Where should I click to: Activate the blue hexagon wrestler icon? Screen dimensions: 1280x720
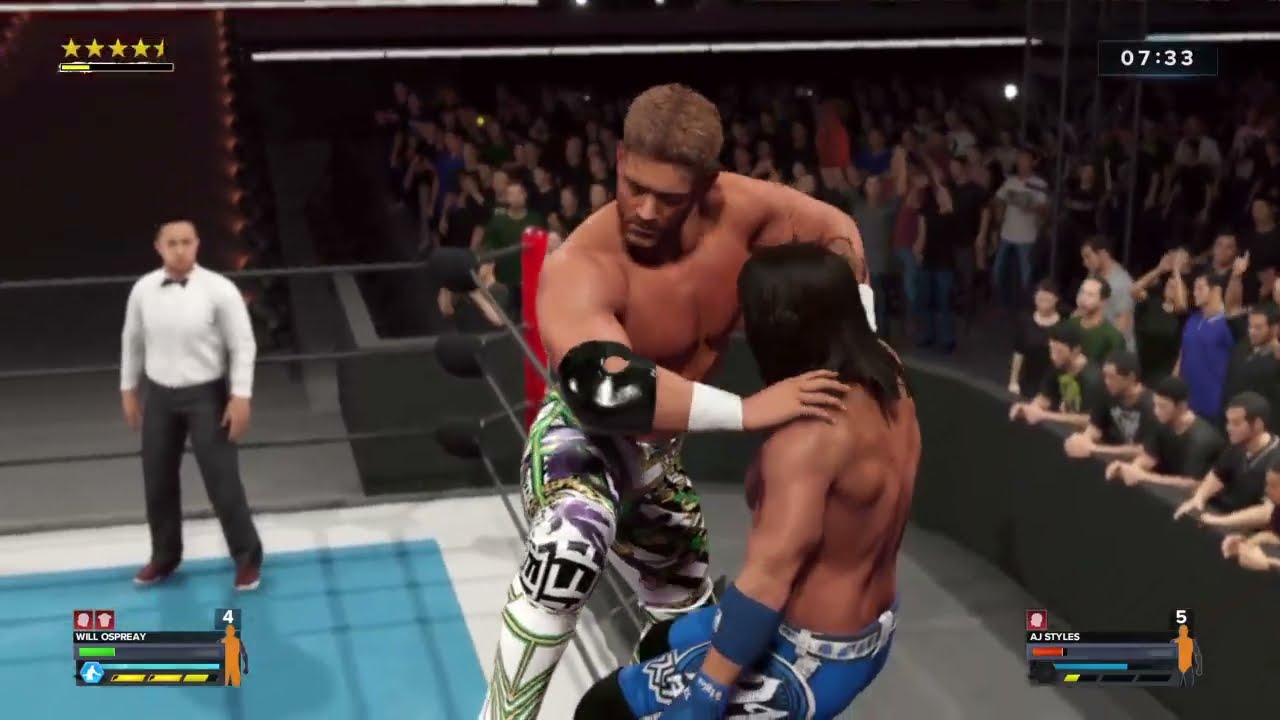(x=92, y=673)
